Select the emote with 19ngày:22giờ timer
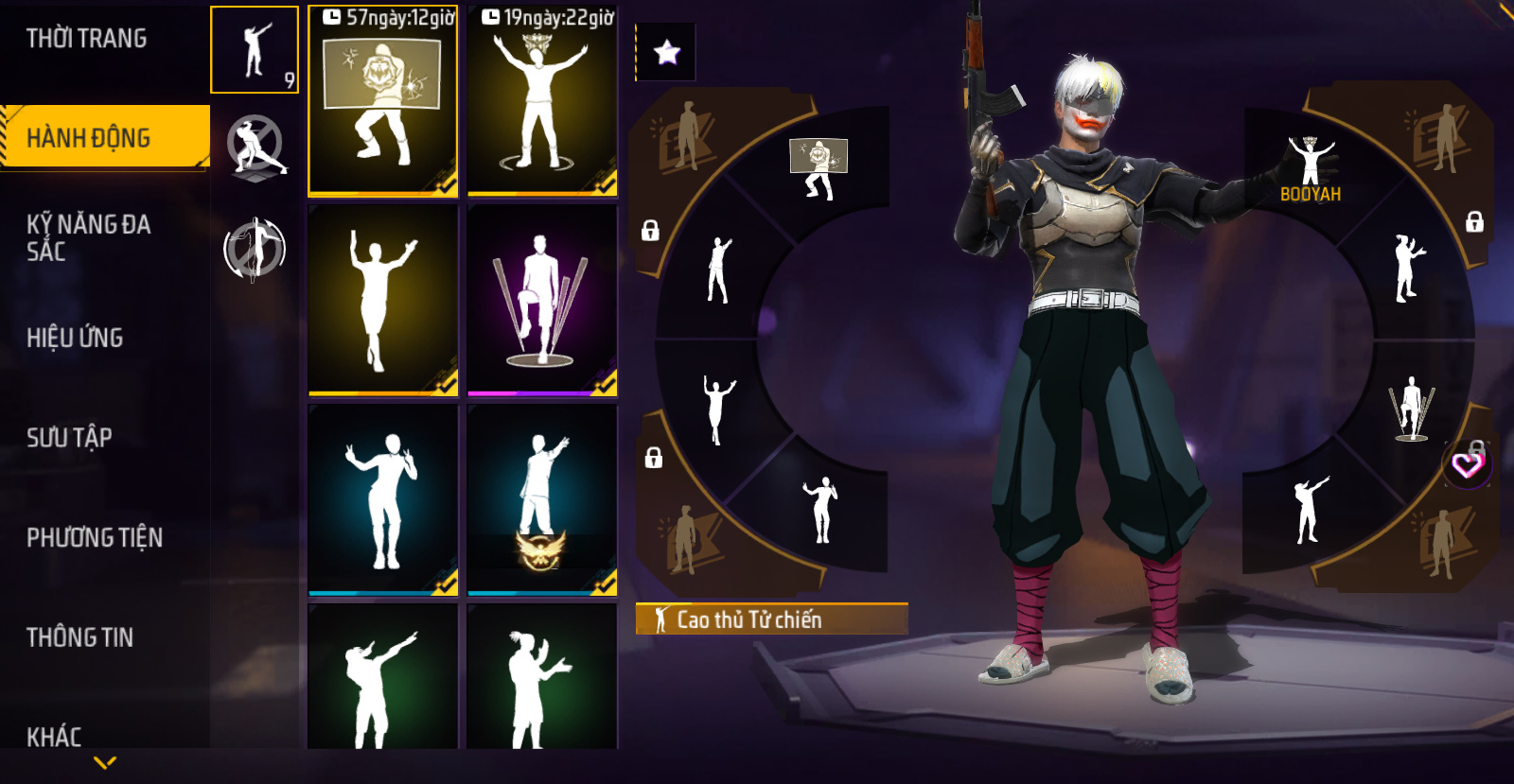Viewport: 1514px width, 784px height. pyautogui.click(x=542, y=101)
